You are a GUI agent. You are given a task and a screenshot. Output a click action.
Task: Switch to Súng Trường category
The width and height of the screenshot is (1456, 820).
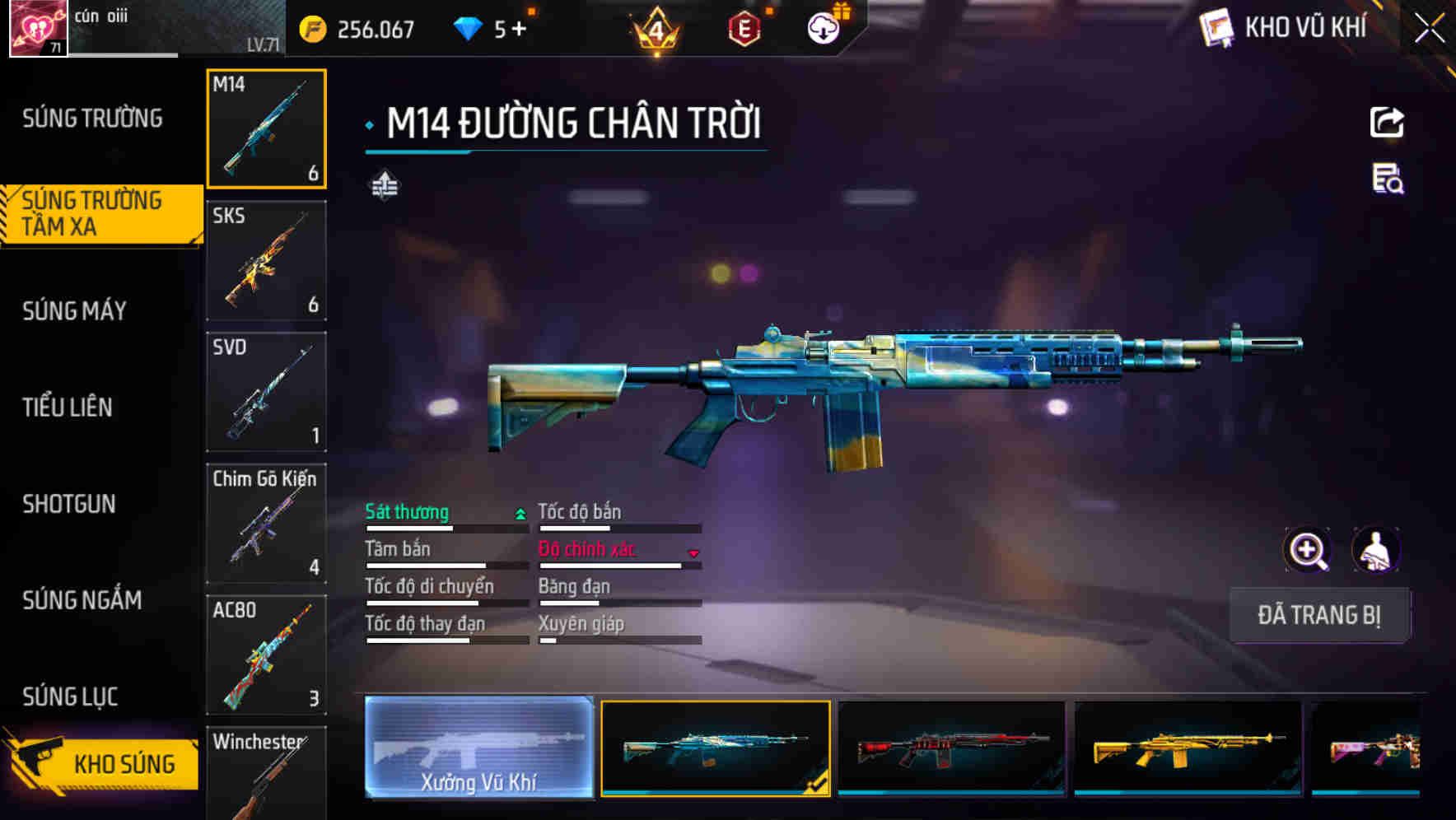[x=92, y=119]
